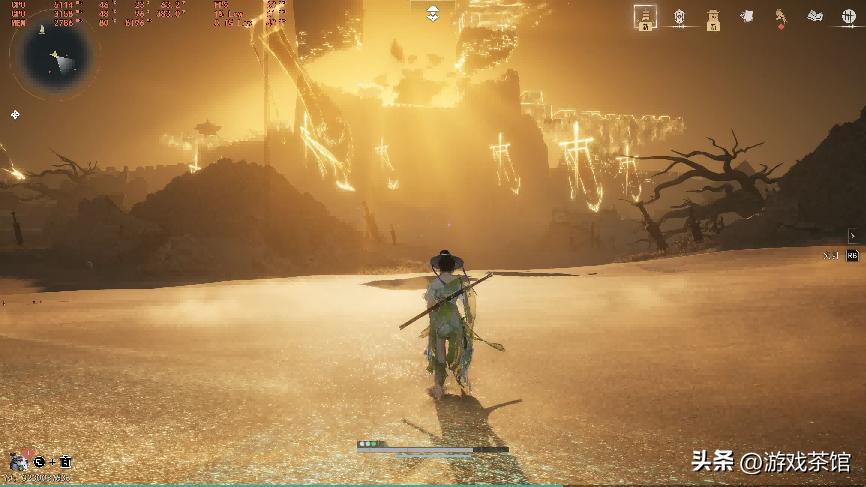Expand the small arrow tab on right edge
This screenshot has height=487, width=866.
(852, 236)
